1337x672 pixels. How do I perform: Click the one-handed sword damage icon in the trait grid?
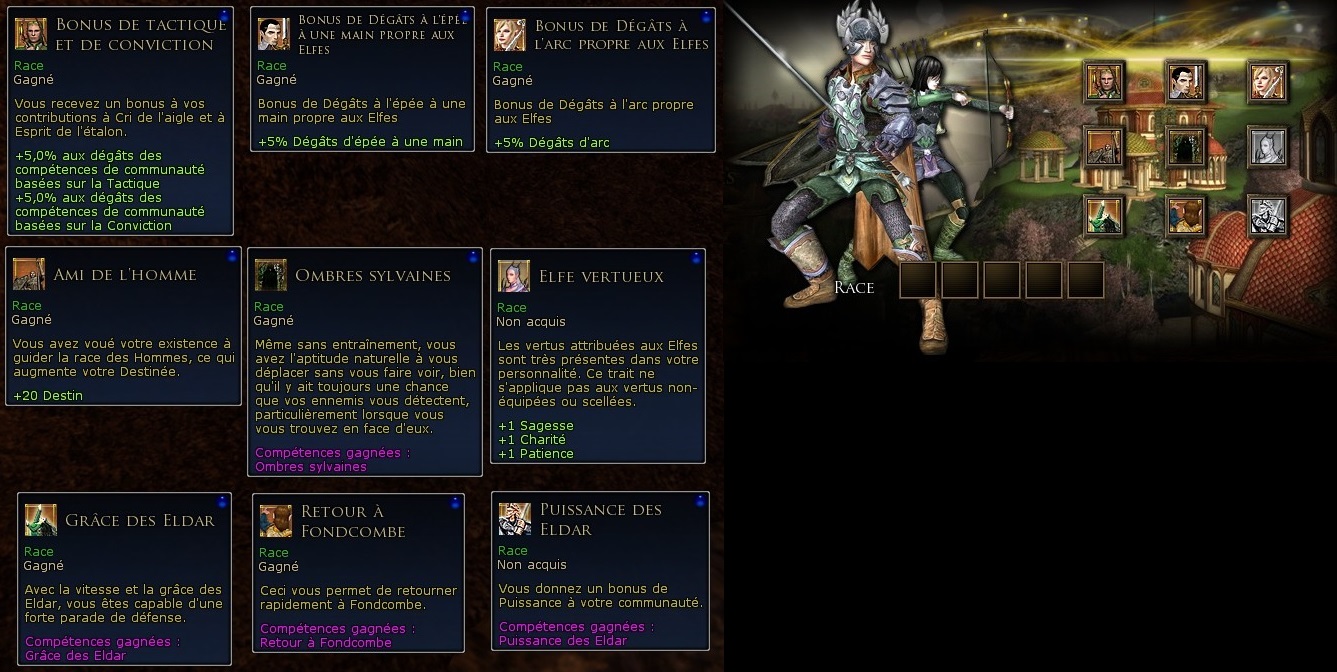1185,82
